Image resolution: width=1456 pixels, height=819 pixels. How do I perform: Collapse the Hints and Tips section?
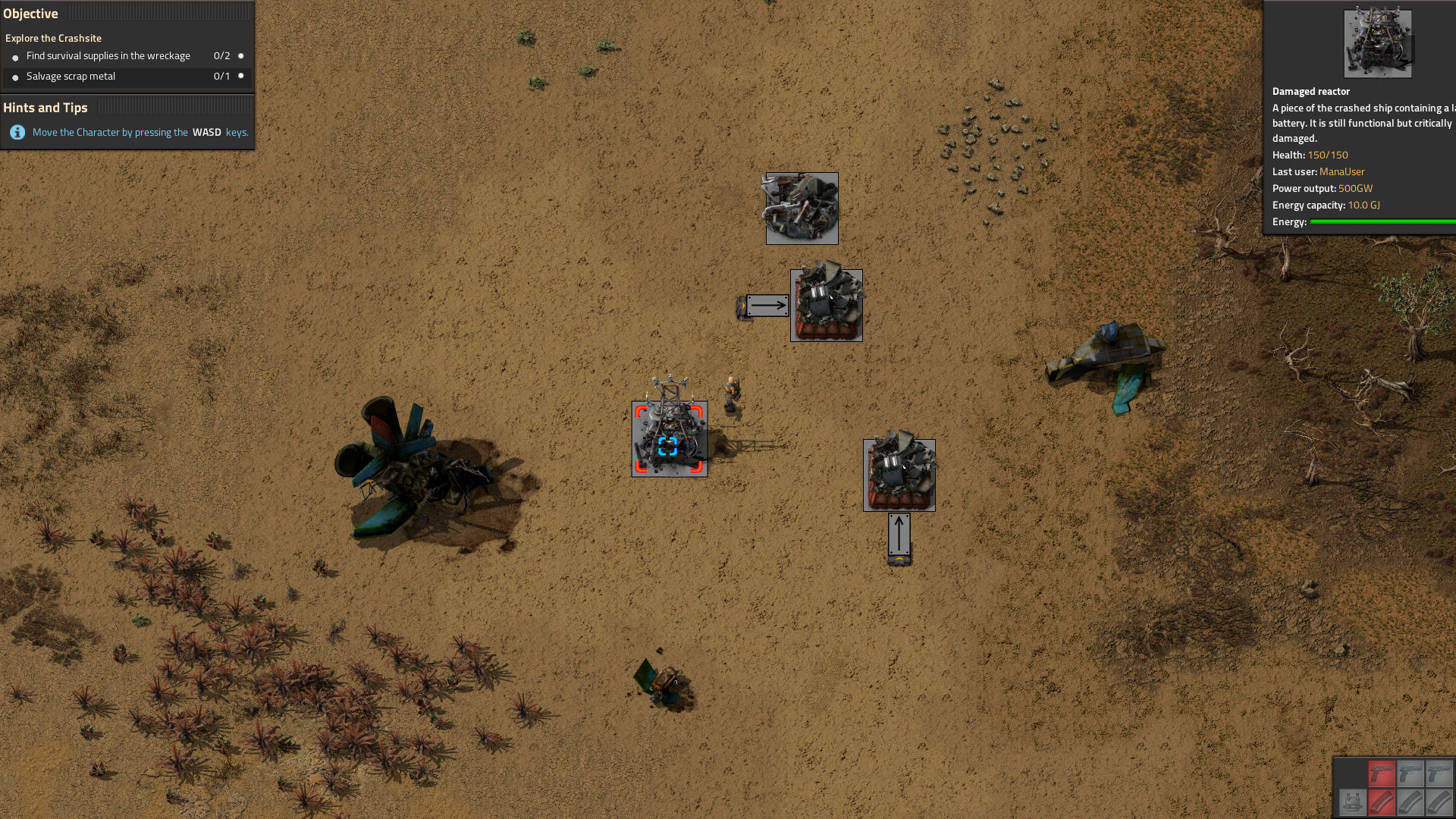pyautogui.click(x=47, y=108)
